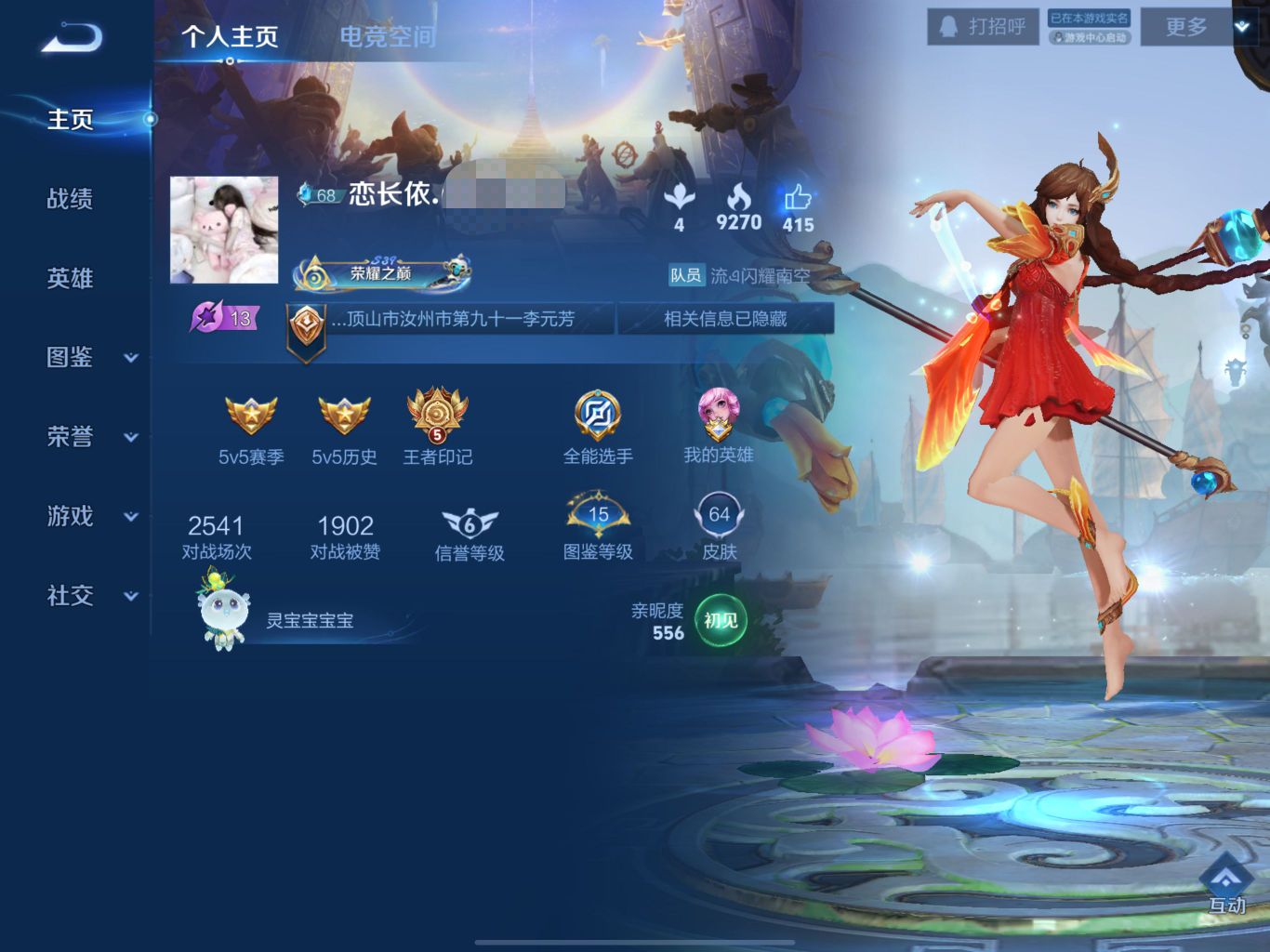Viewport: 1270px width, 952px height.
Task: Switch to the 电竞空间 tab
Action: pos(387,36)
